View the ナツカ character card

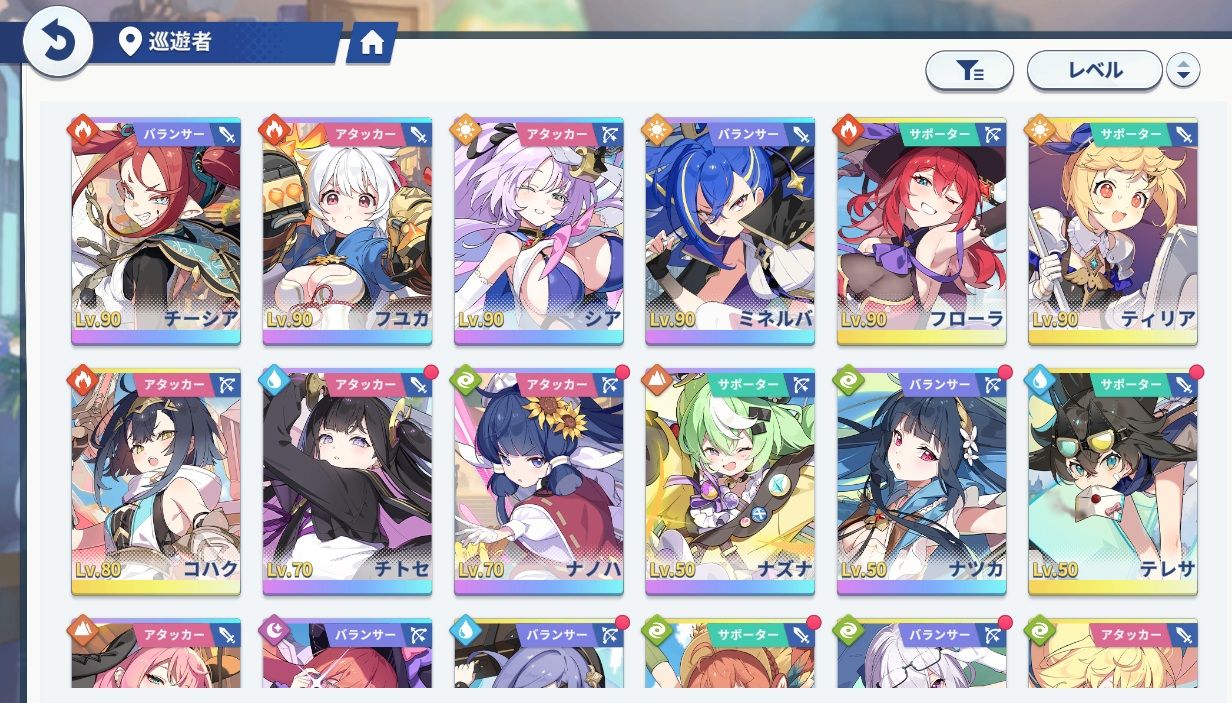(x=921, y=482)
